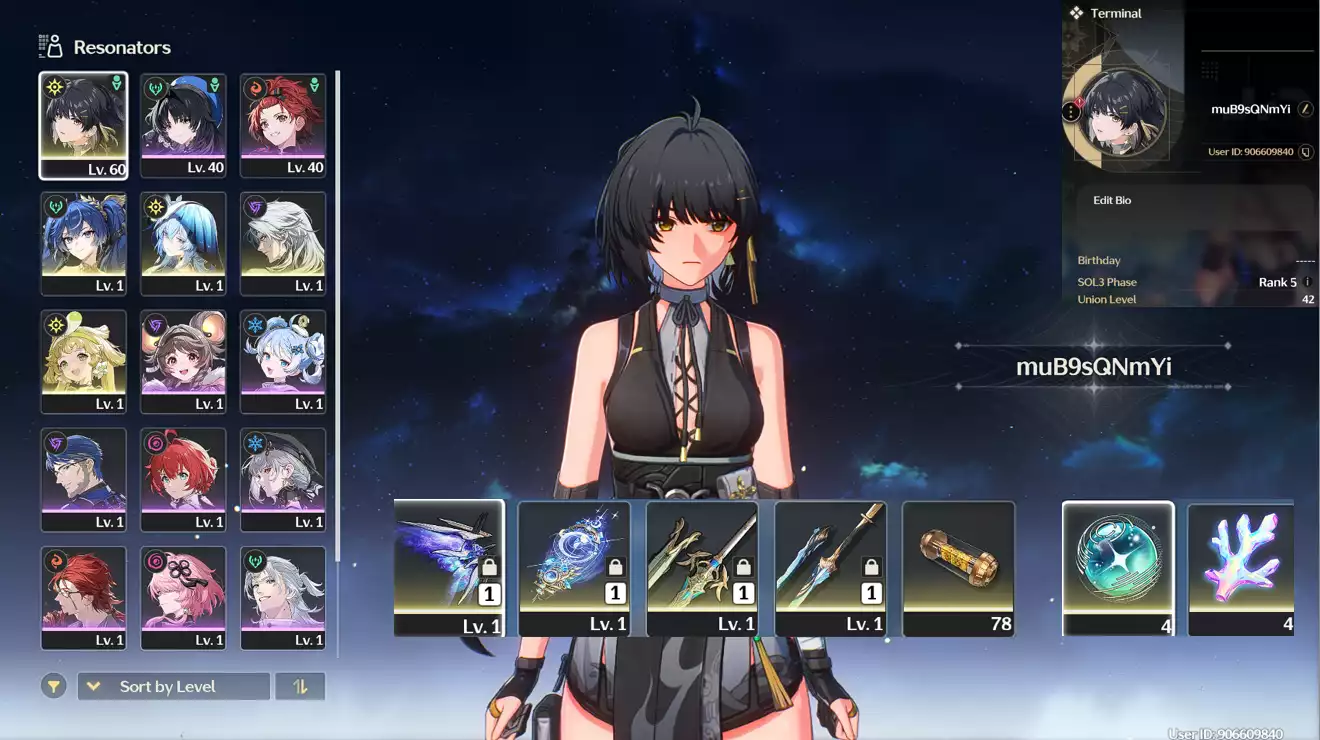
Task: Open the Sort by Level dropdown
Action: click(173, 686)
